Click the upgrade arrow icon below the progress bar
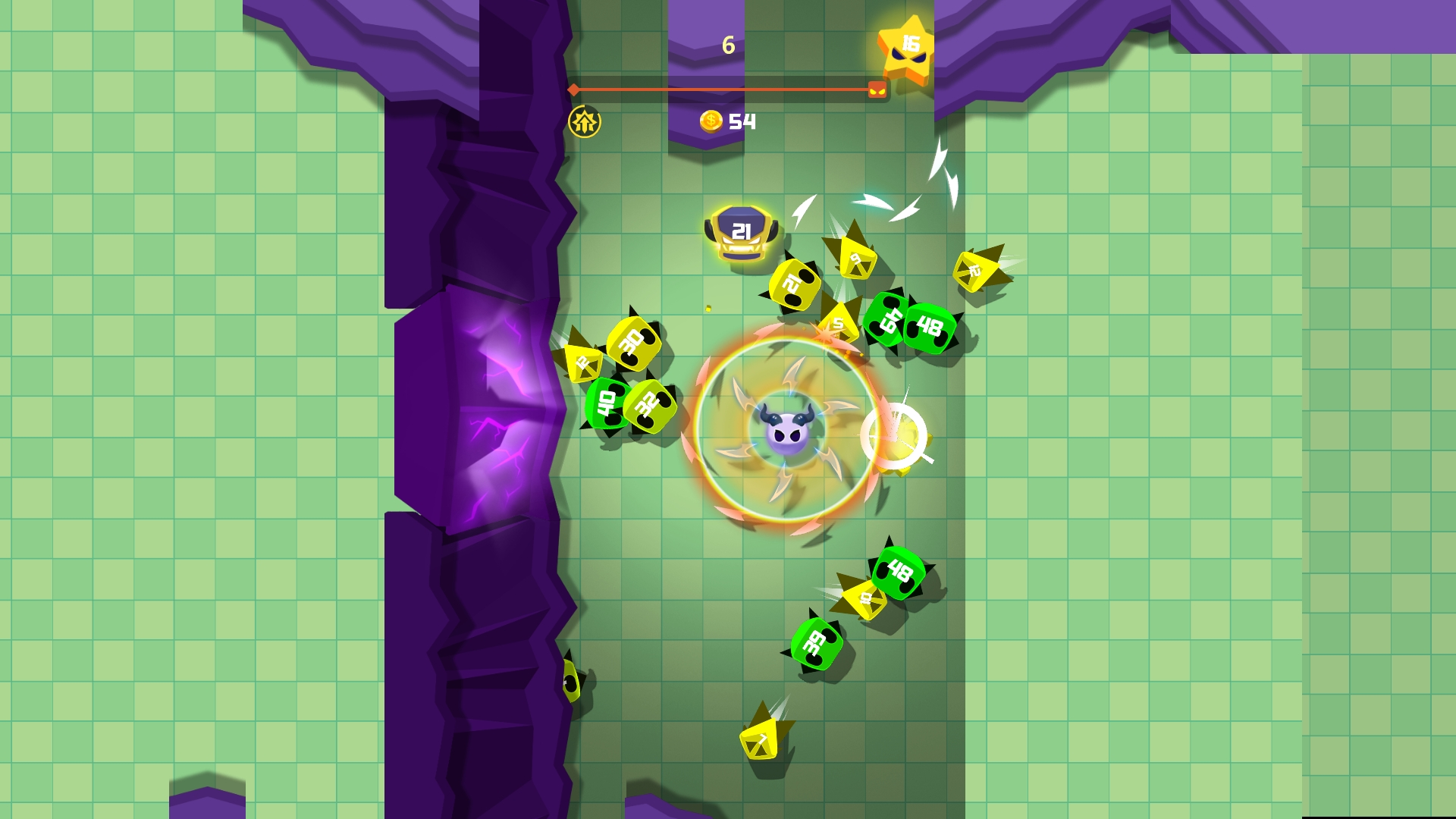 tap(584, 120)
